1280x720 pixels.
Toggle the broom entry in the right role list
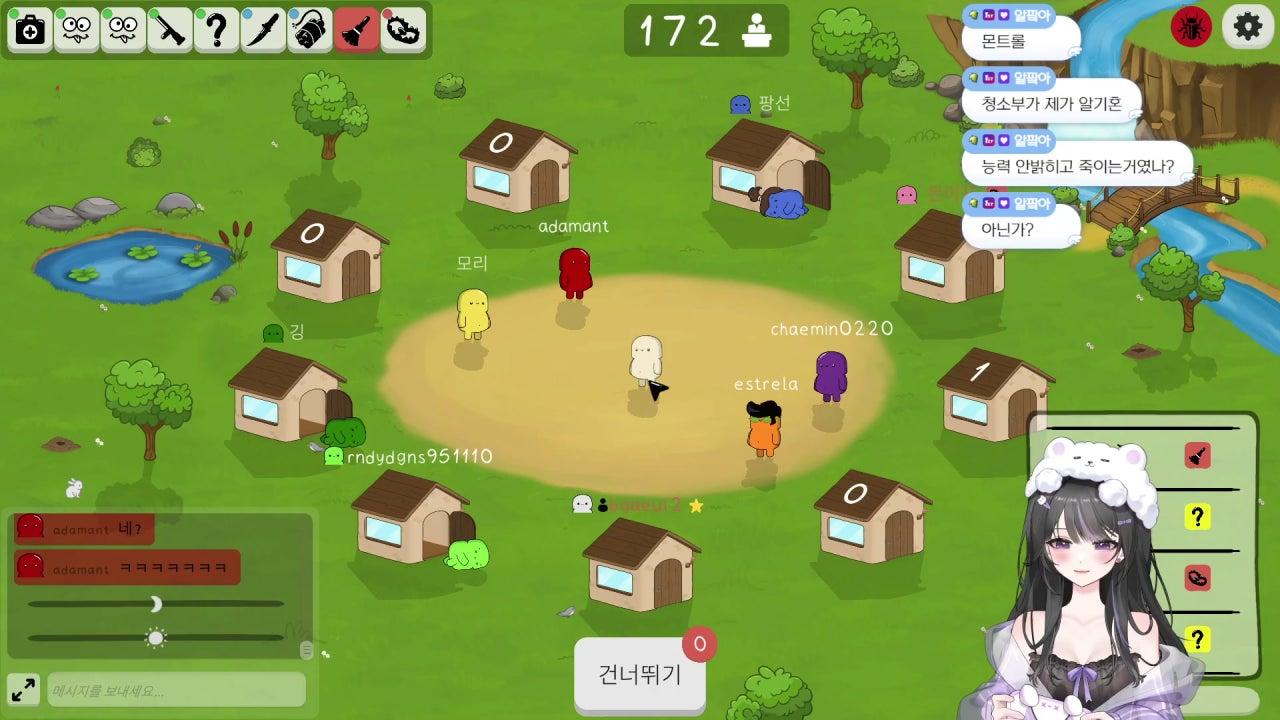pyautogui.click(x=1199, y=455)
